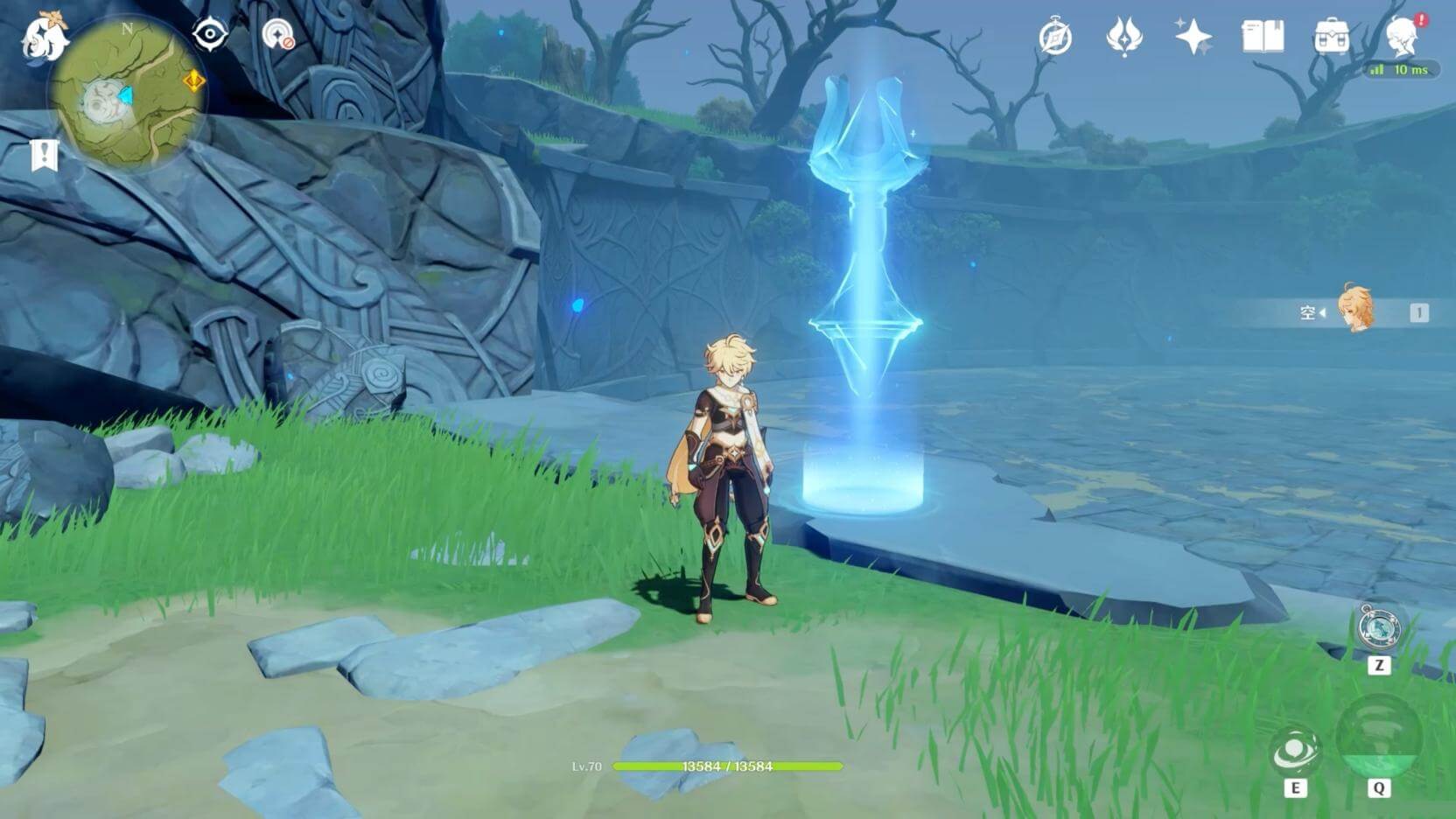Open the quest log exclamation bookmark
The image size is (1456, 819).
(44, 156)
